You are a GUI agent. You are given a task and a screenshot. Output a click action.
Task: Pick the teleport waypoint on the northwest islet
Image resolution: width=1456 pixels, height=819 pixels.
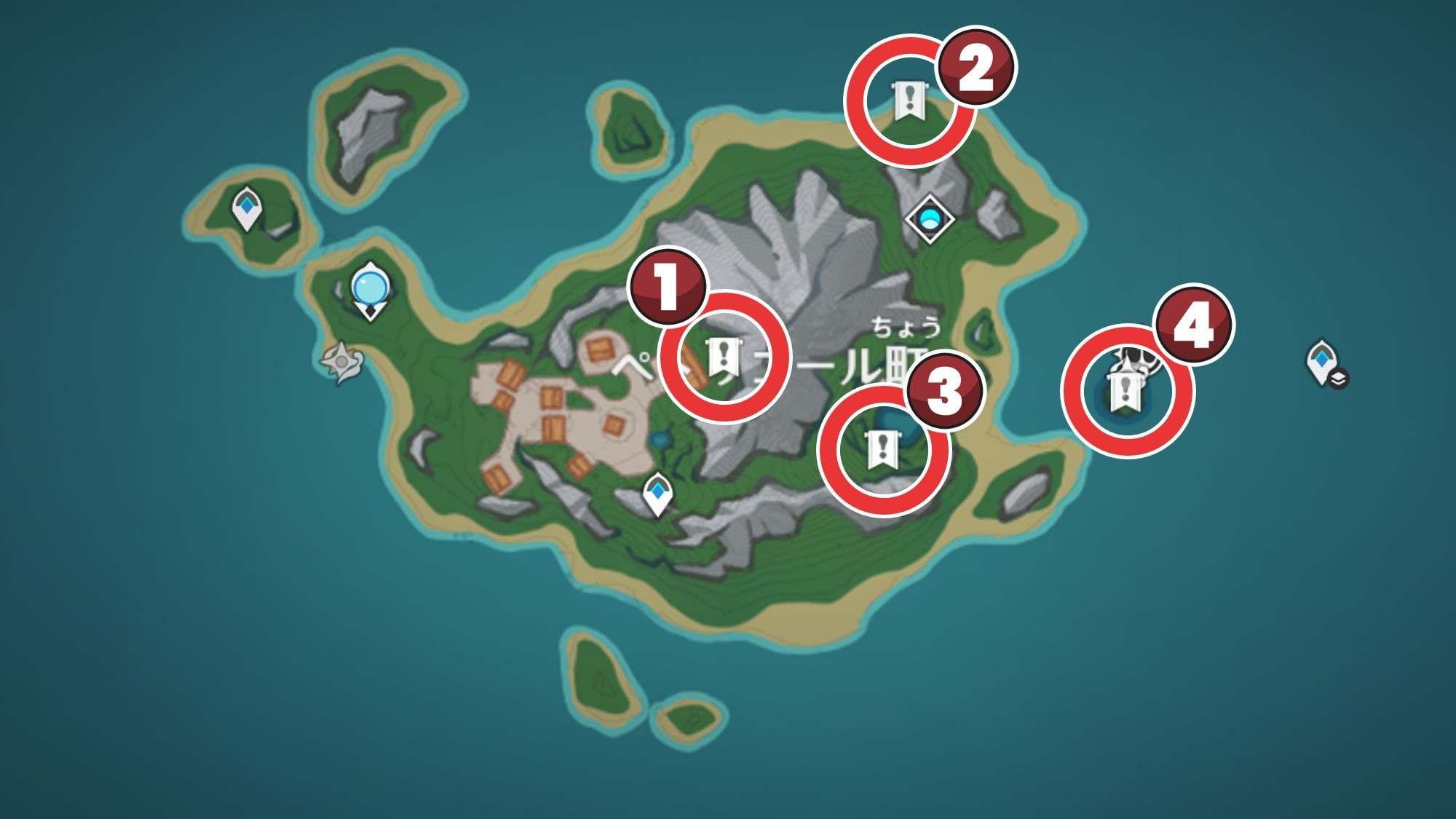247,208
